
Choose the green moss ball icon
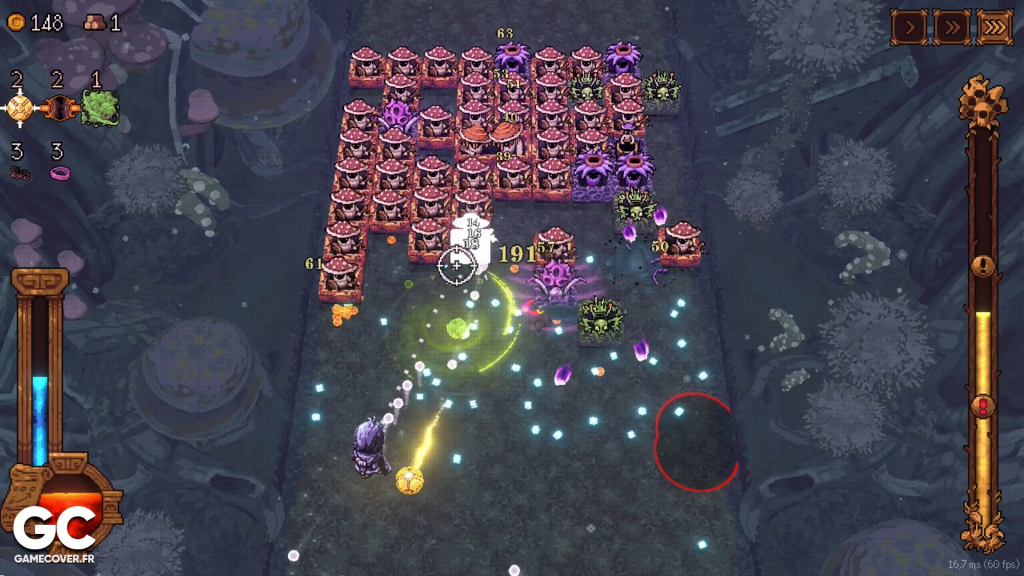coord(100,107)
